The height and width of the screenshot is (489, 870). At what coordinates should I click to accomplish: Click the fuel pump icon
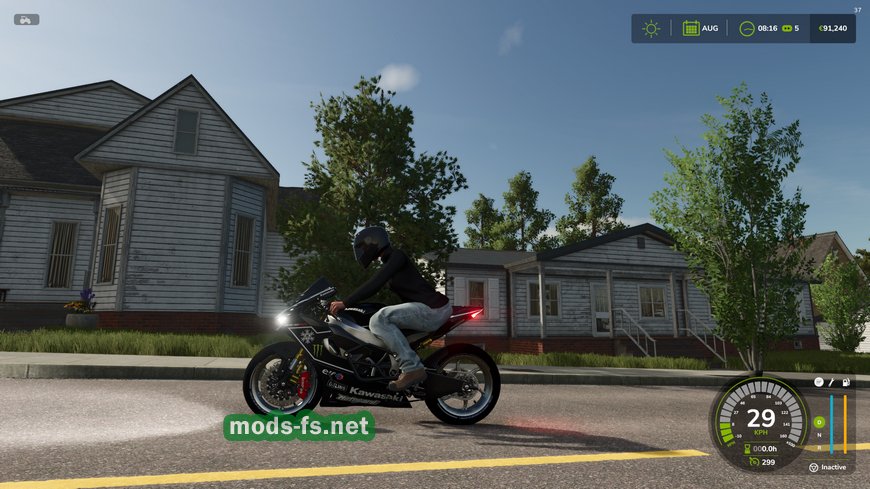[x=846, y=383]
